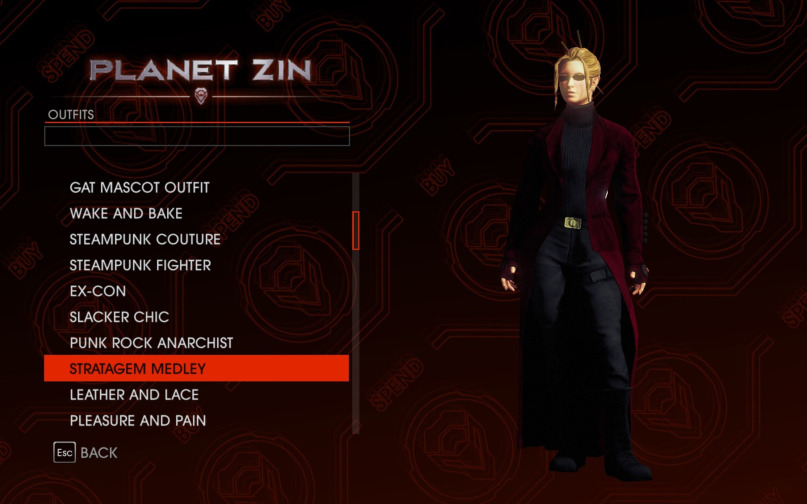Viewport: 807px width, 504px height.
Task: Pick the Punk Rock Anarchist outfit
Action: coord(151,343)
